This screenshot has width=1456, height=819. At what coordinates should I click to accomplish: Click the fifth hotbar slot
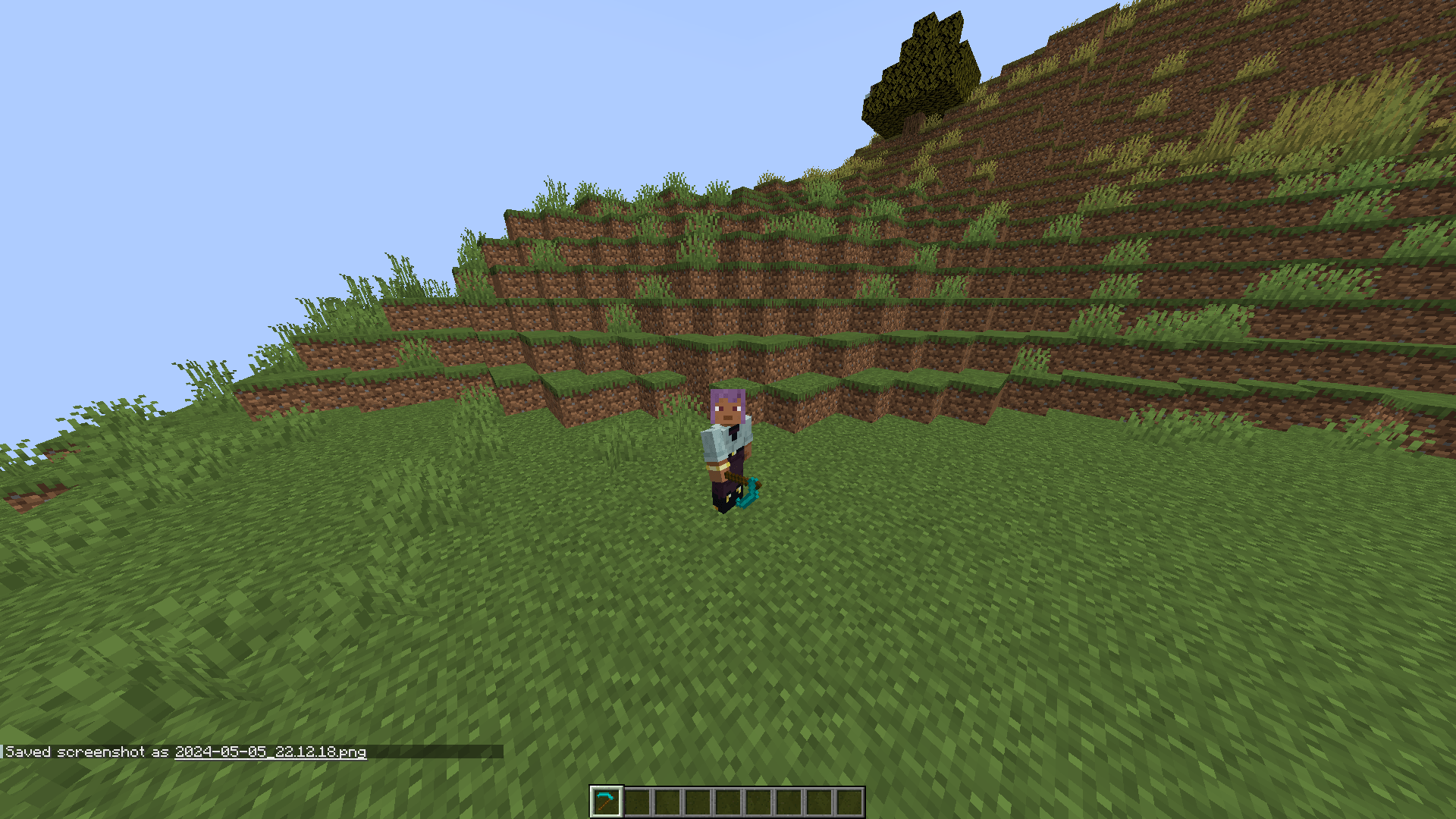tap(726, 802)
